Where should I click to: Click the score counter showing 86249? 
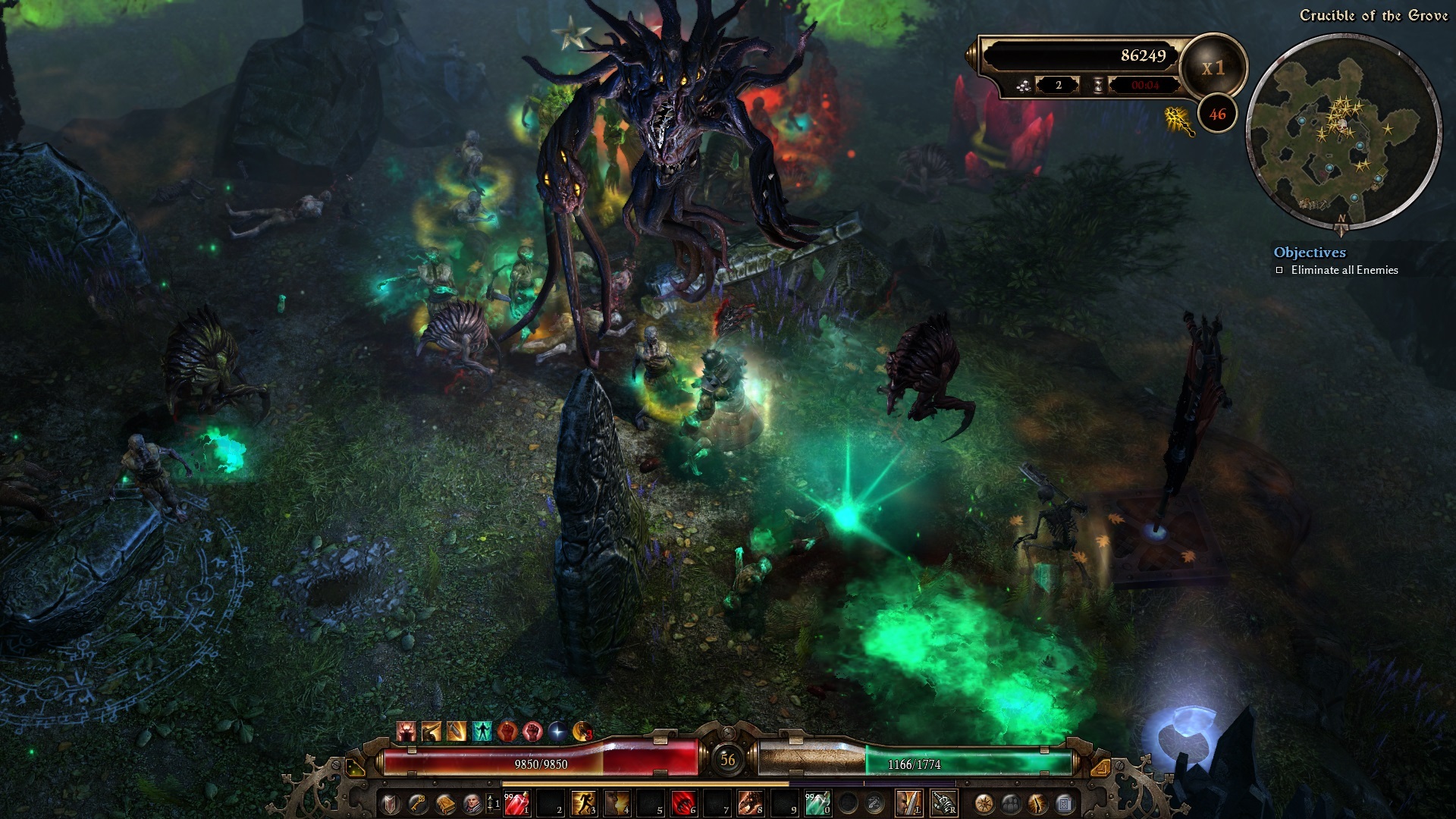1144,55
